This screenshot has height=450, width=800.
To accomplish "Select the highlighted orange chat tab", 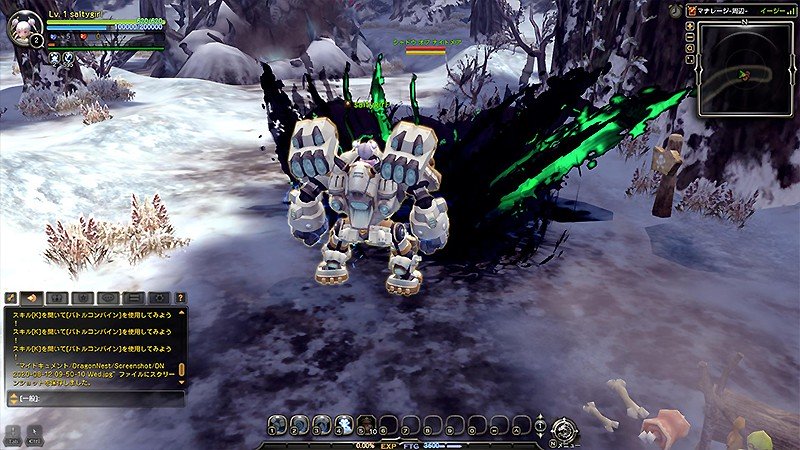I will click(x=32, y=298).
